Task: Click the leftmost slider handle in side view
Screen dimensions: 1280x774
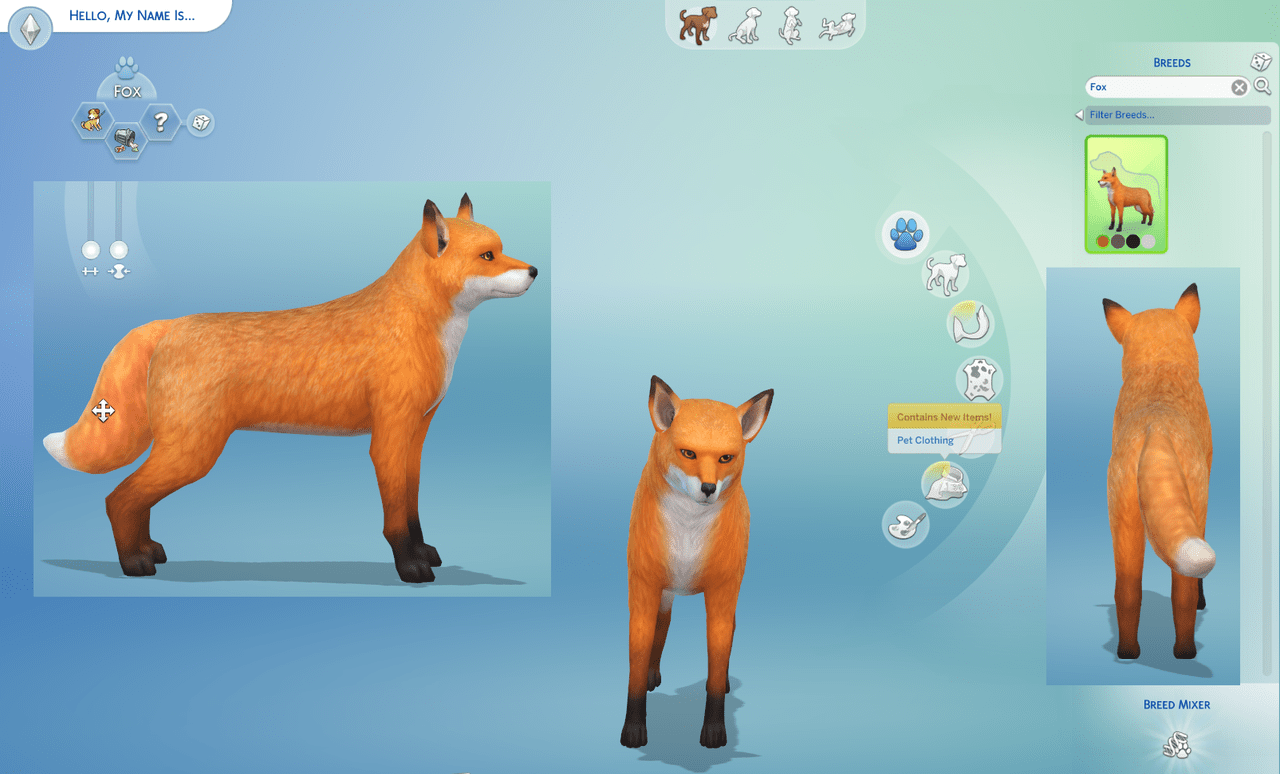Action: [x=90, y=251]
